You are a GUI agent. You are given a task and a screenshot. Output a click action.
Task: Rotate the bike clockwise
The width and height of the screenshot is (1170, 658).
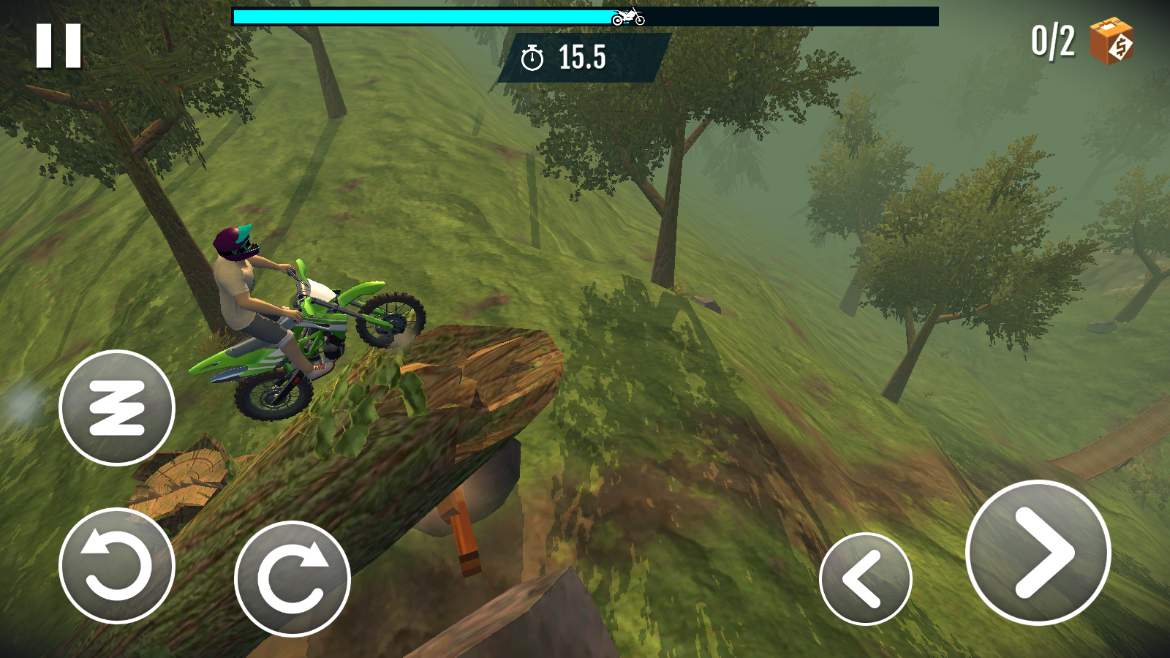[x=292, y=579]
